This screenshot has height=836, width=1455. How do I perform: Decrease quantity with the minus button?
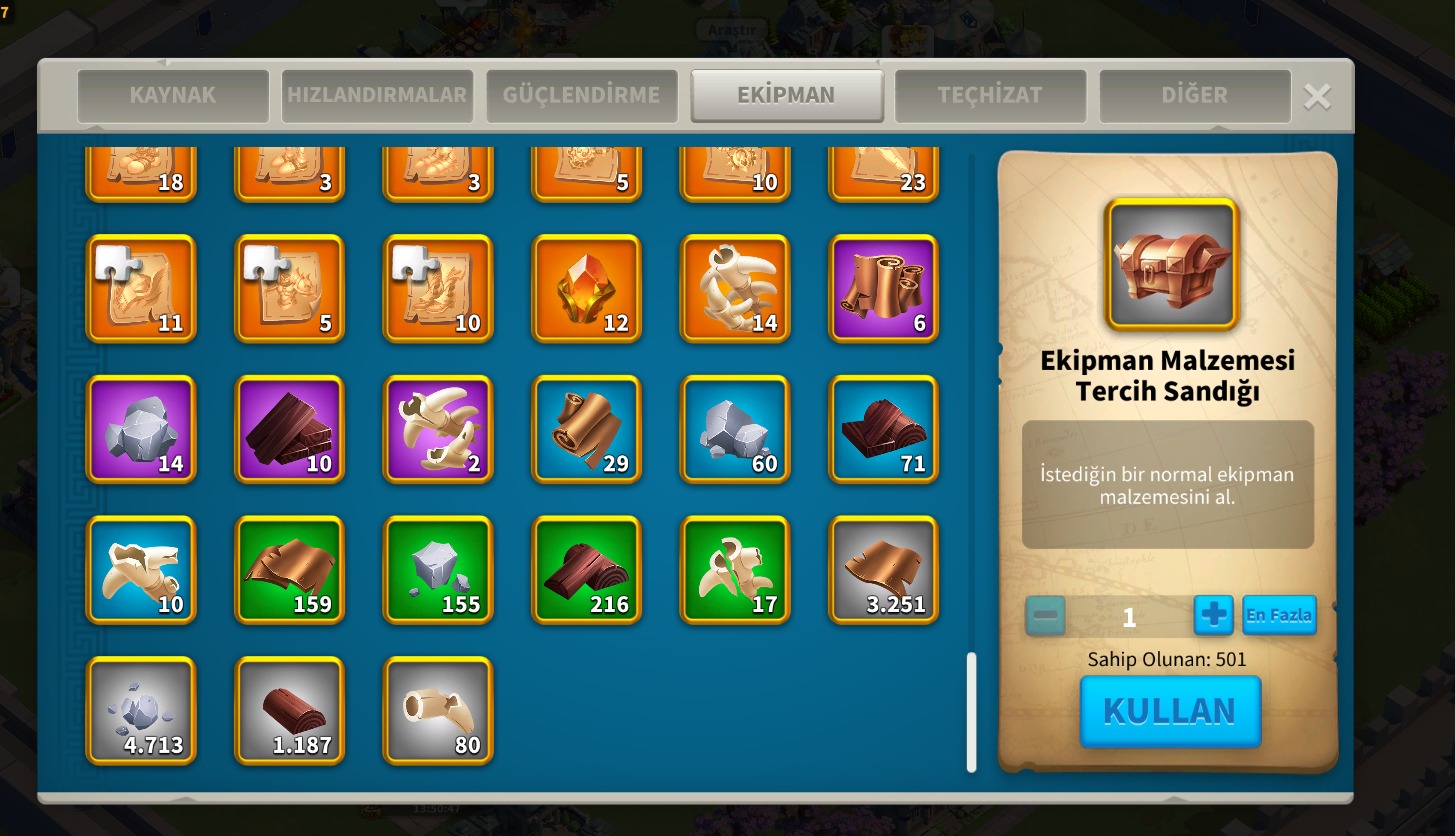coord(1046,615)
